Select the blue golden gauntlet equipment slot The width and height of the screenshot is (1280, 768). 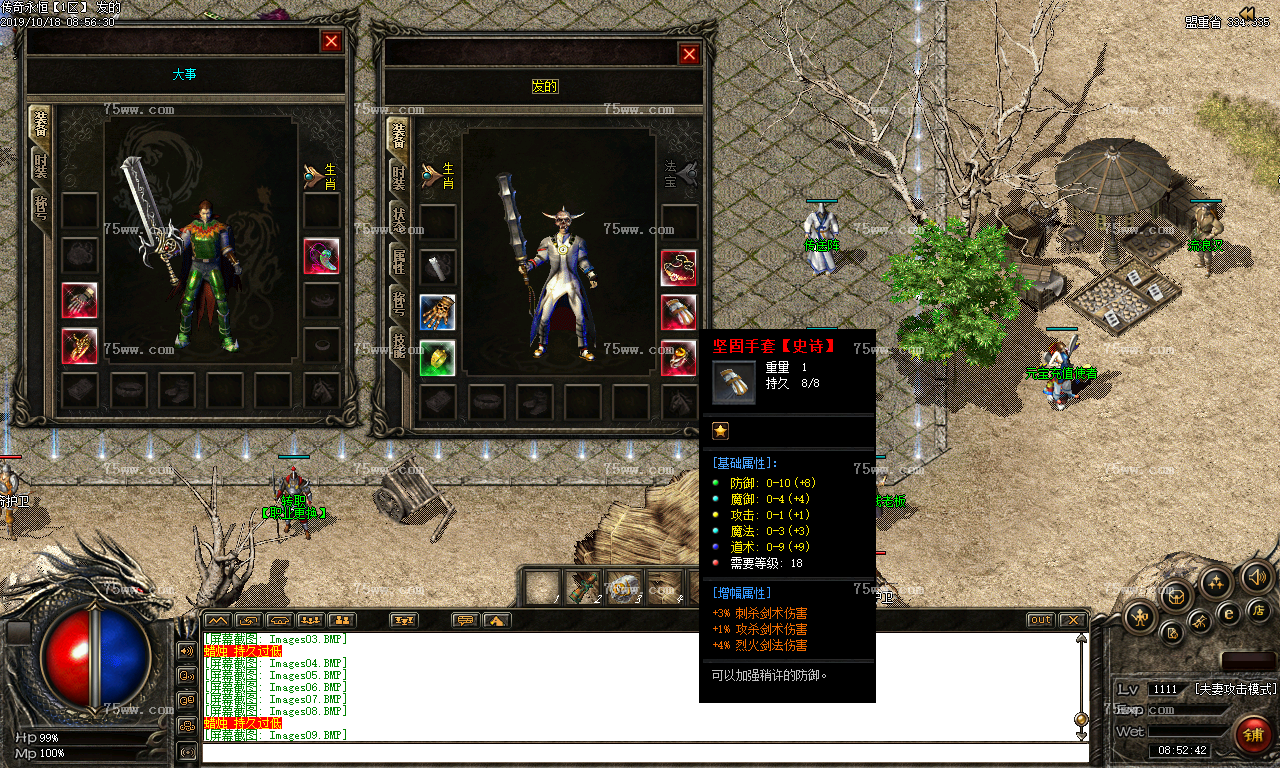[x=438, y=313]
